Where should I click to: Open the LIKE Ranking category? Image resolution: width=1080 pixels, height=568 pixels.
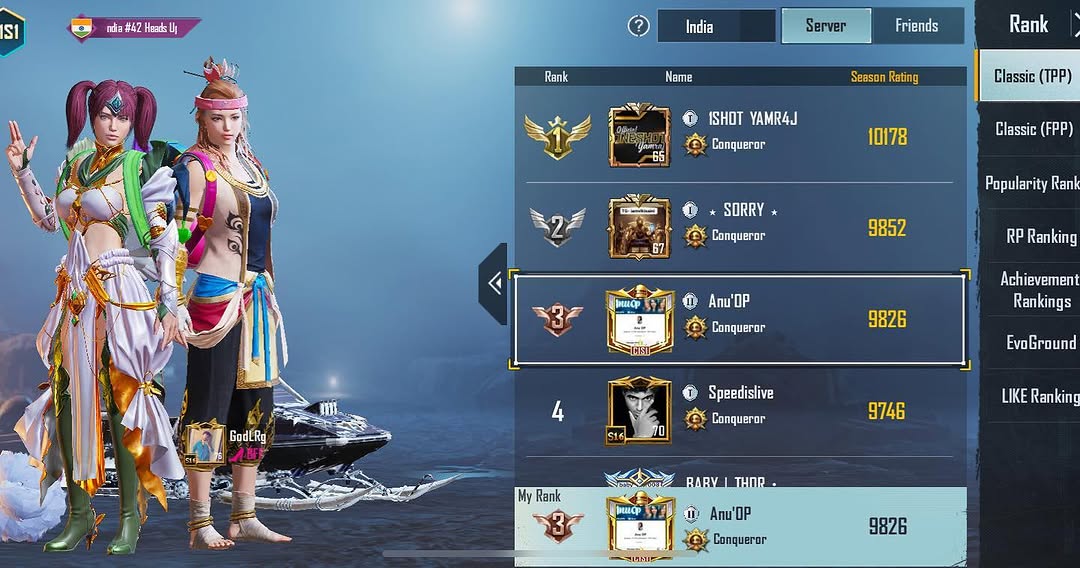pos(1040,397)
